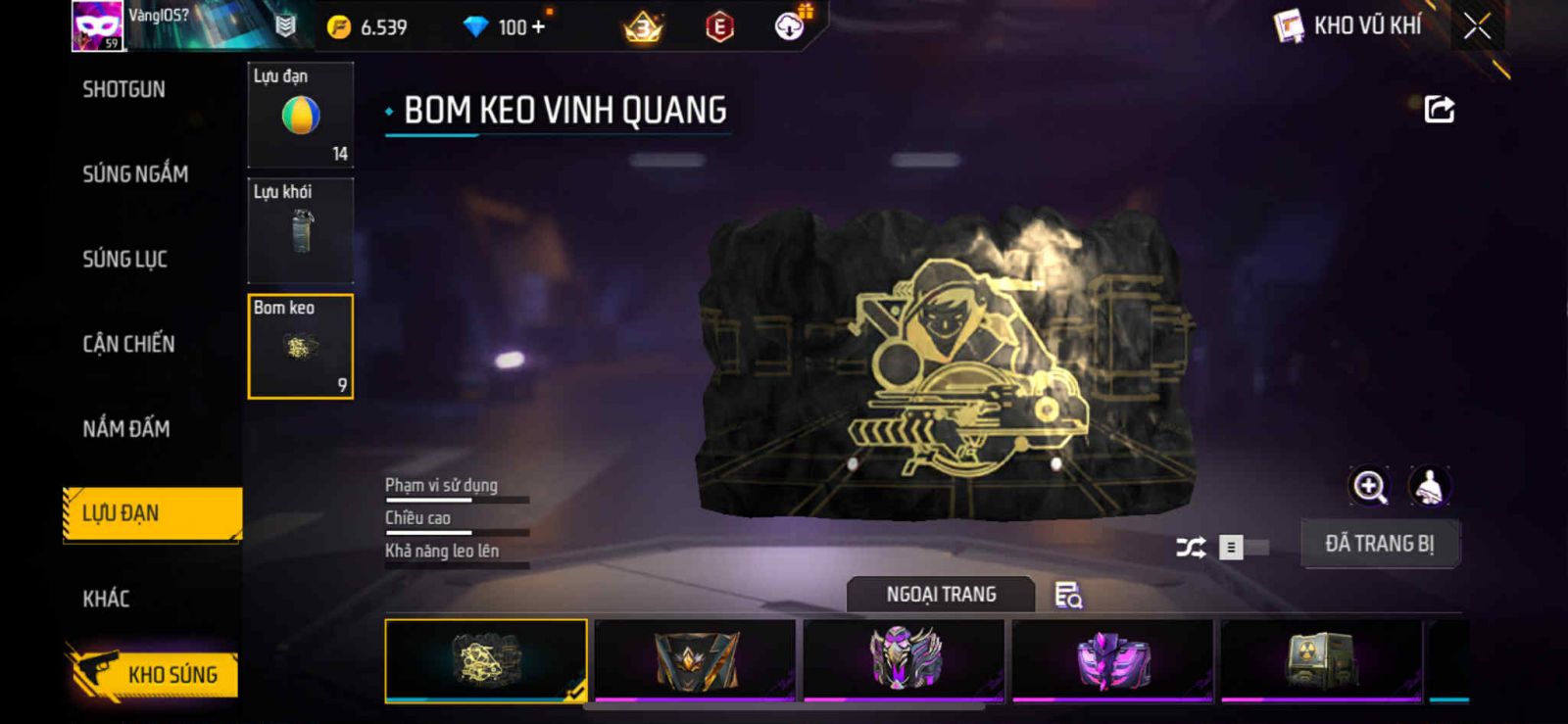Click the ĐÃ TRANG BỊ button

click(x=1379, y=544)
